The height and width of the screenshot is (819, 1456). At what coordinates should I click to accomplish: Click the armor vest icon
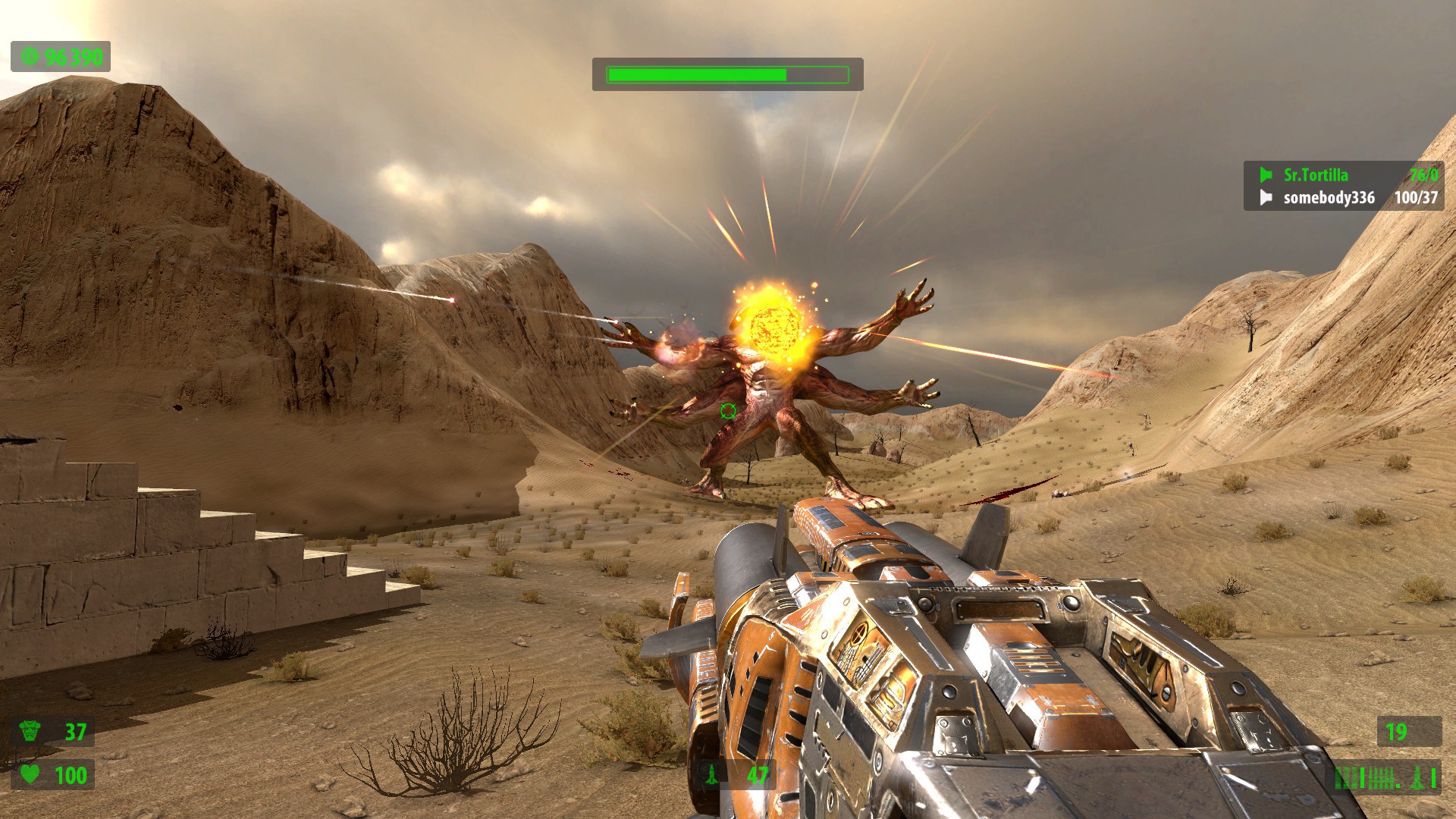30,732
